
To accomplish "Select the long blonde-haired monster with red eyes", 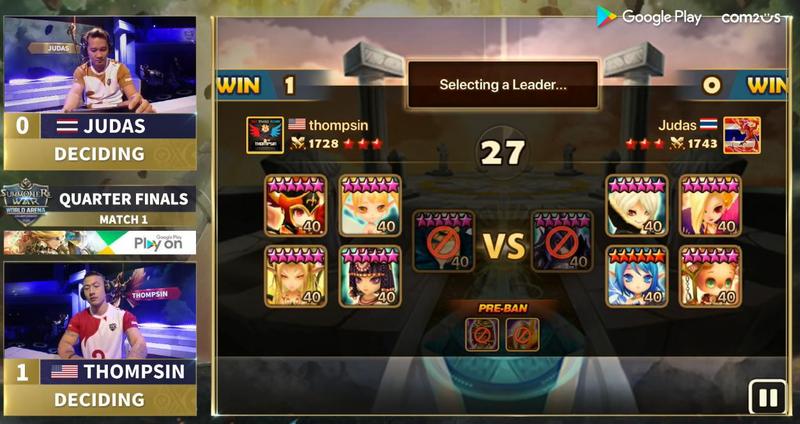I will pyautogui.click(x=711, y=206).
